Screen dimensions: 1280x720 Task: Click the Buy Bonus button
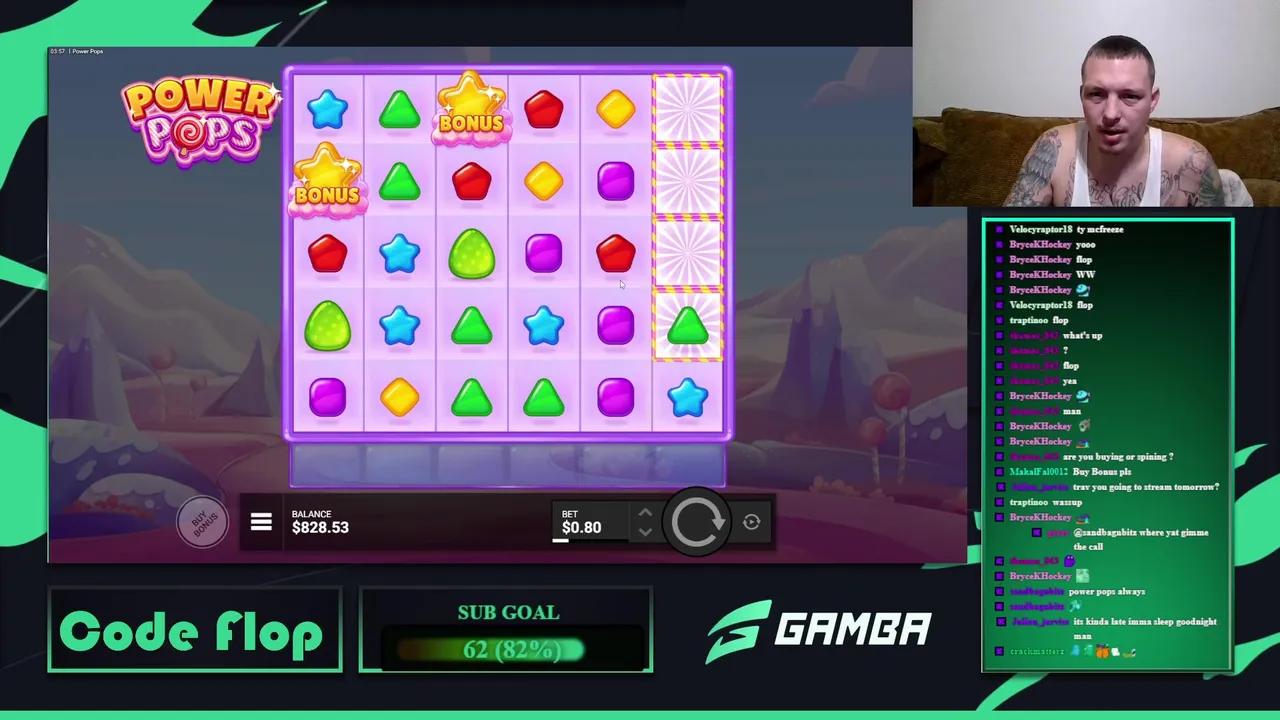(203, 521)
